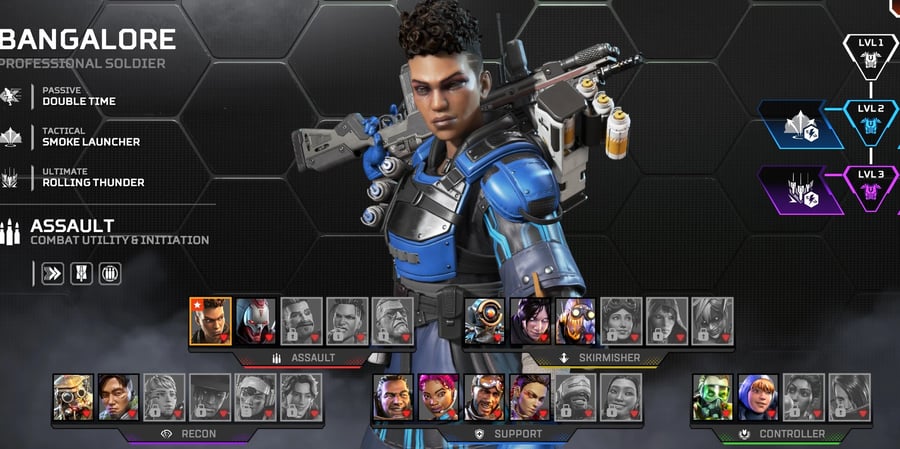Show the Smoke Launcher tactical details

point(90,136)
